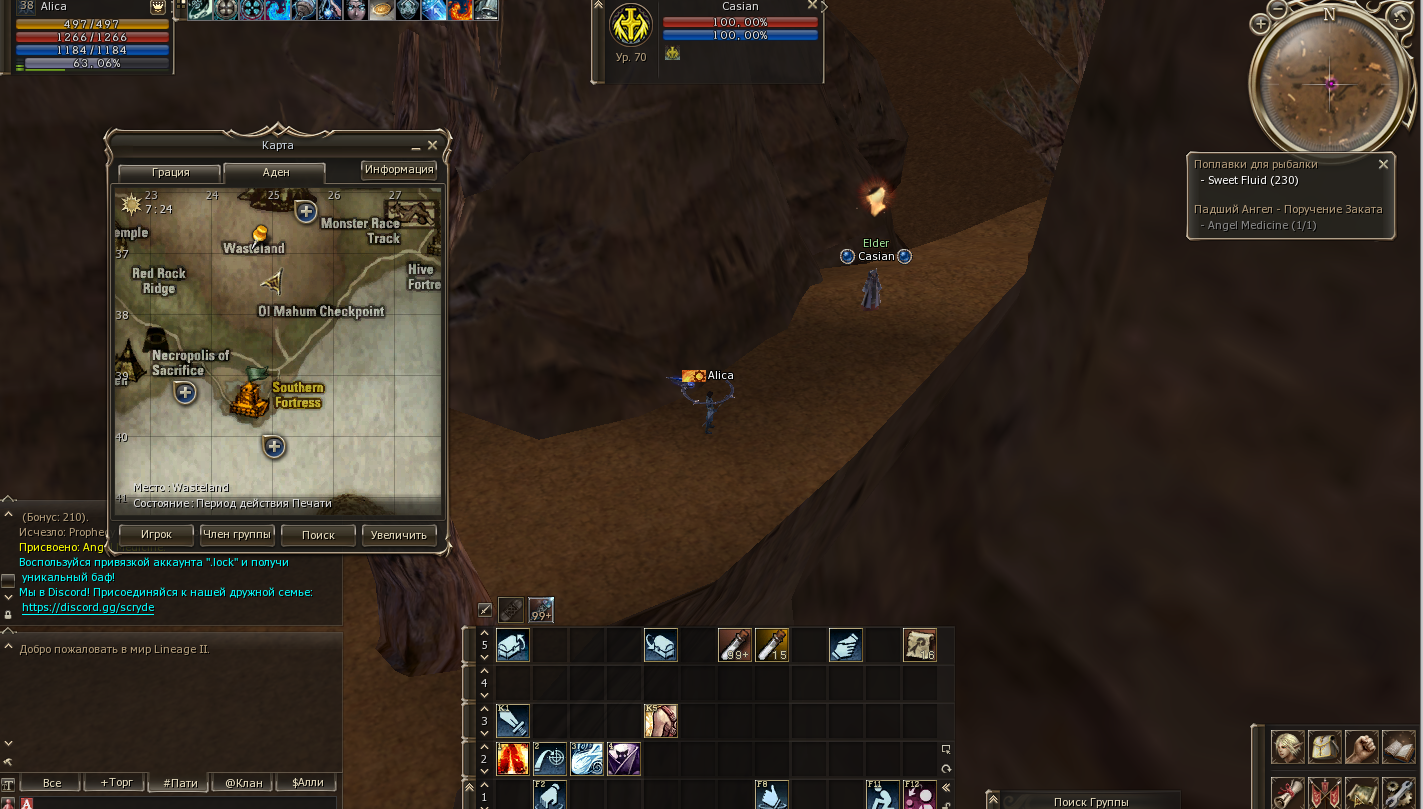Open character info via elf portrait icon
The height and width of the screenshot is (809, 1423).
coord(1288,747)
